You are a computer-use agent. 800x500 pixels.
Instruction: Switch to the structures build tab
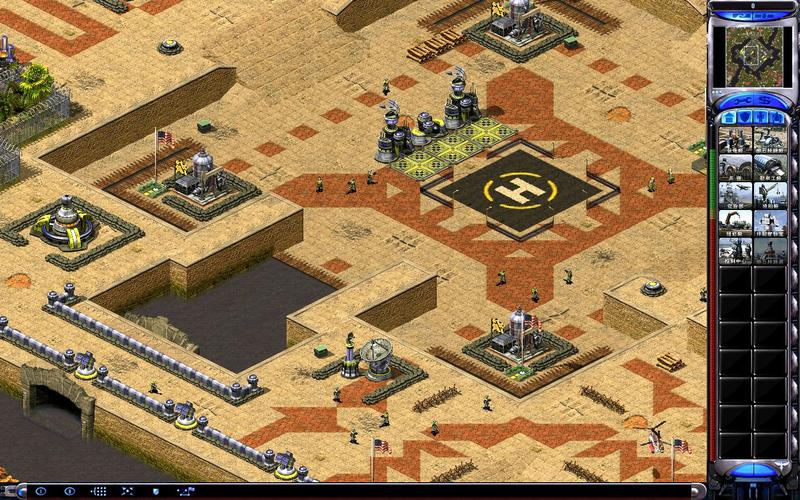[x=729, y=119]
